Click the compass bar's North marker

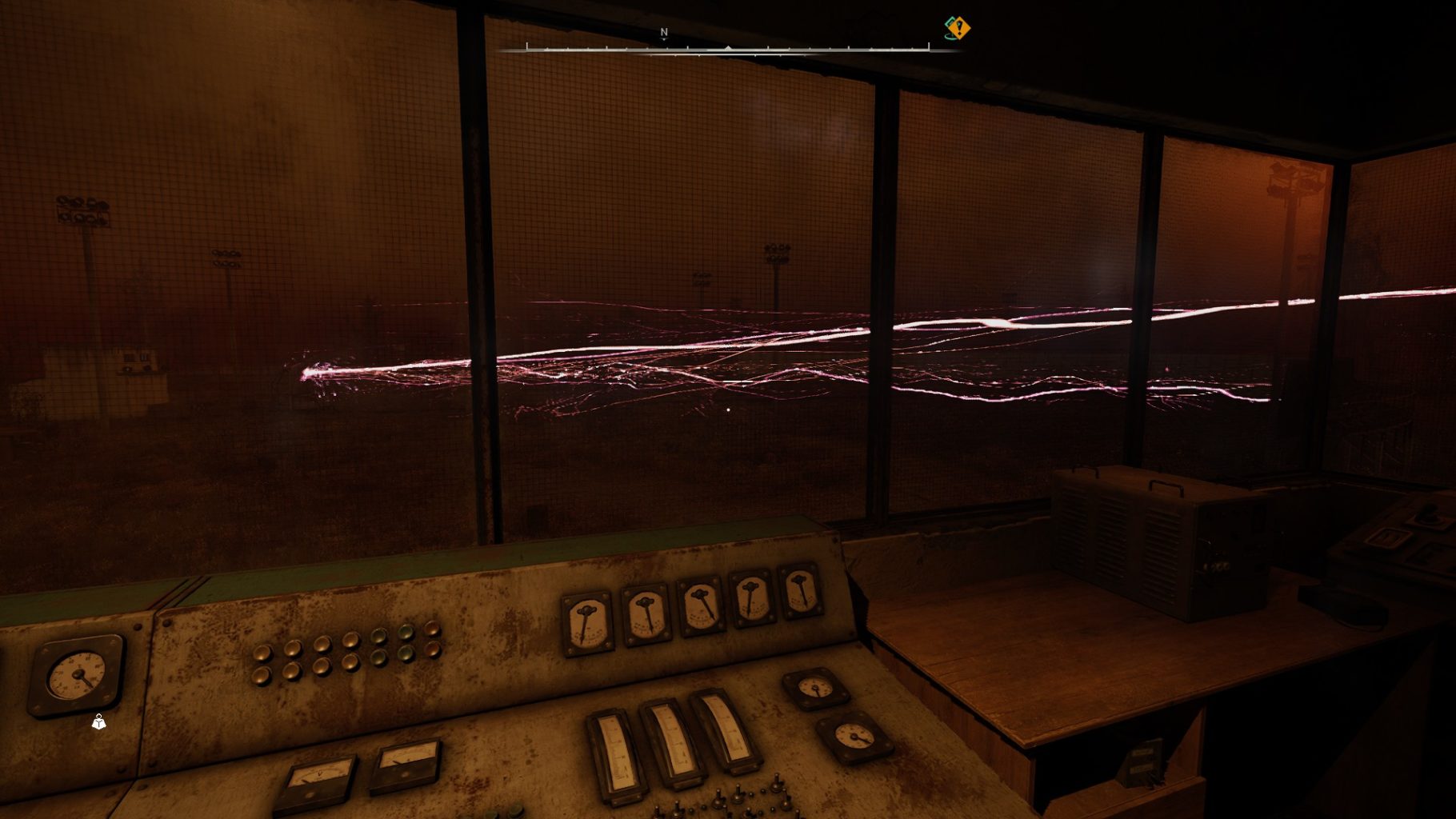click(x=663, y=33)
